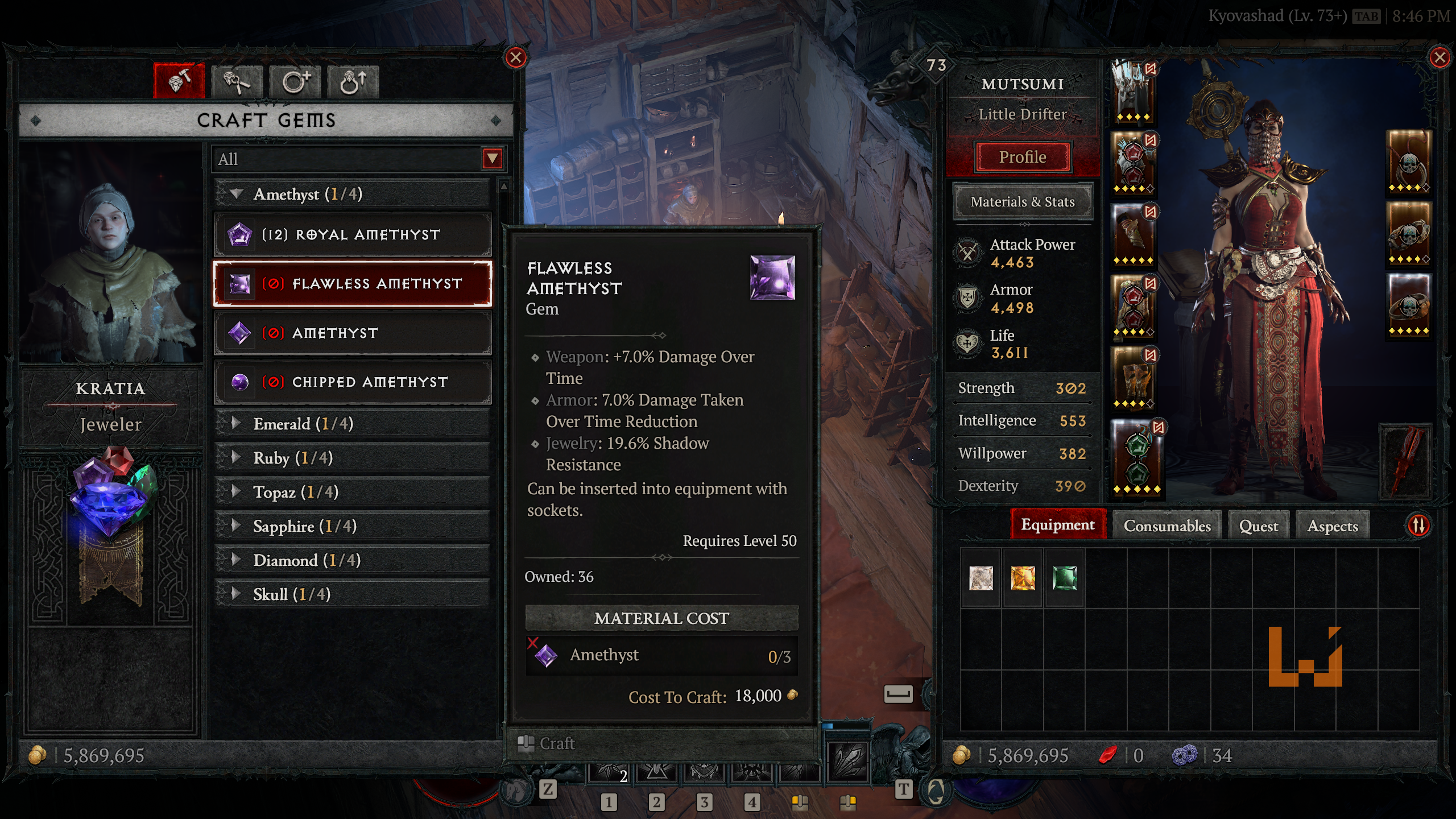Screen dimensions: 1456x819
Task: Choose the Chipped Amethyst recipe
Action: pos(352,382)
